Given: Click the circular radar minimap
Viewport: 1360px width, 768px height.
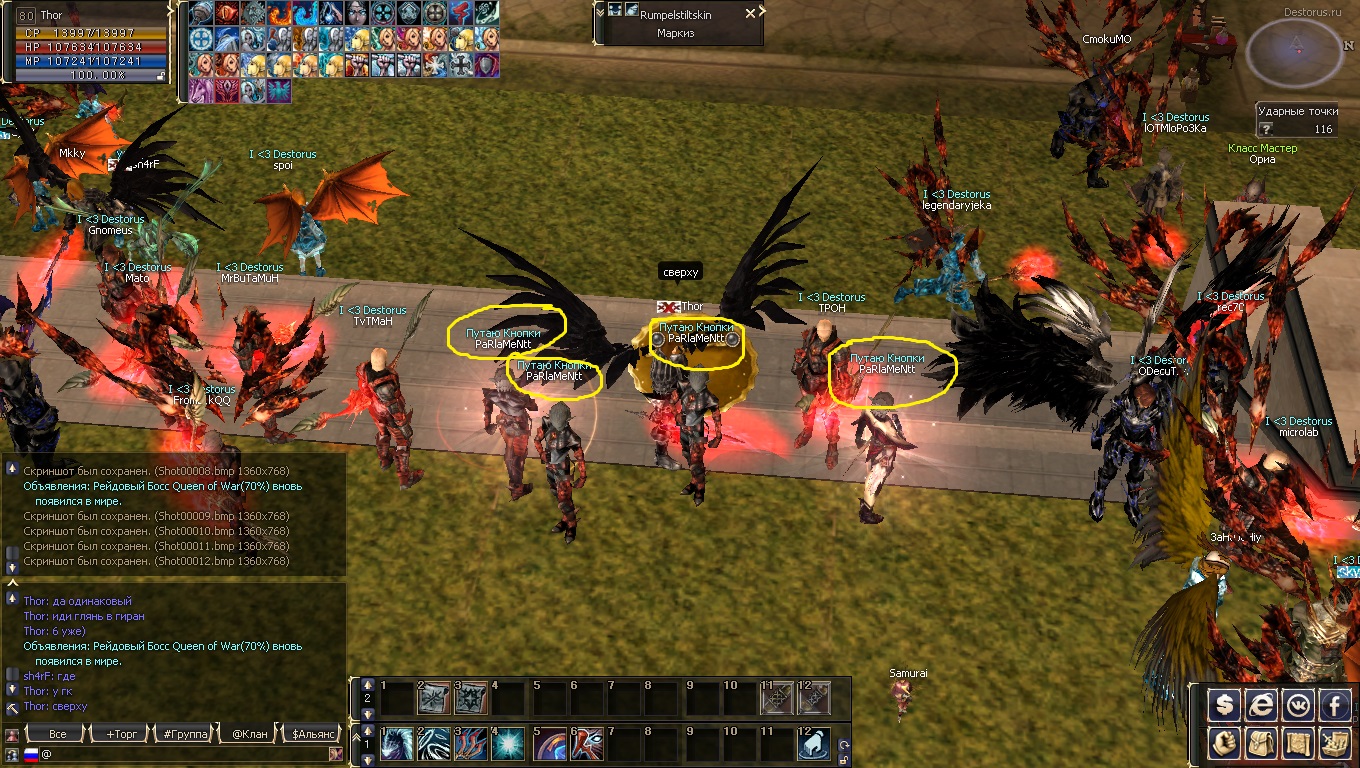Looking at the screenshot, I should (1297, 52).
